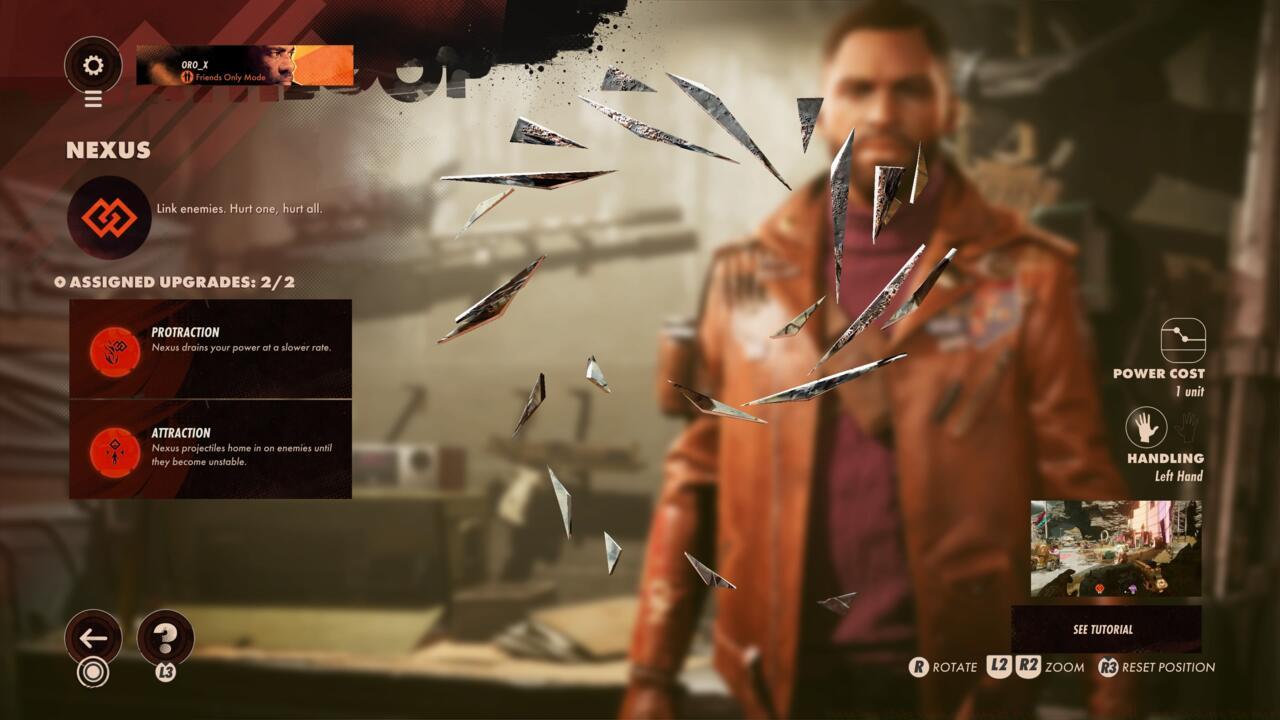Select the left hand handling icon
Image resolution: width=1280 pixels, height=720 pixels.
[1146, 427]
